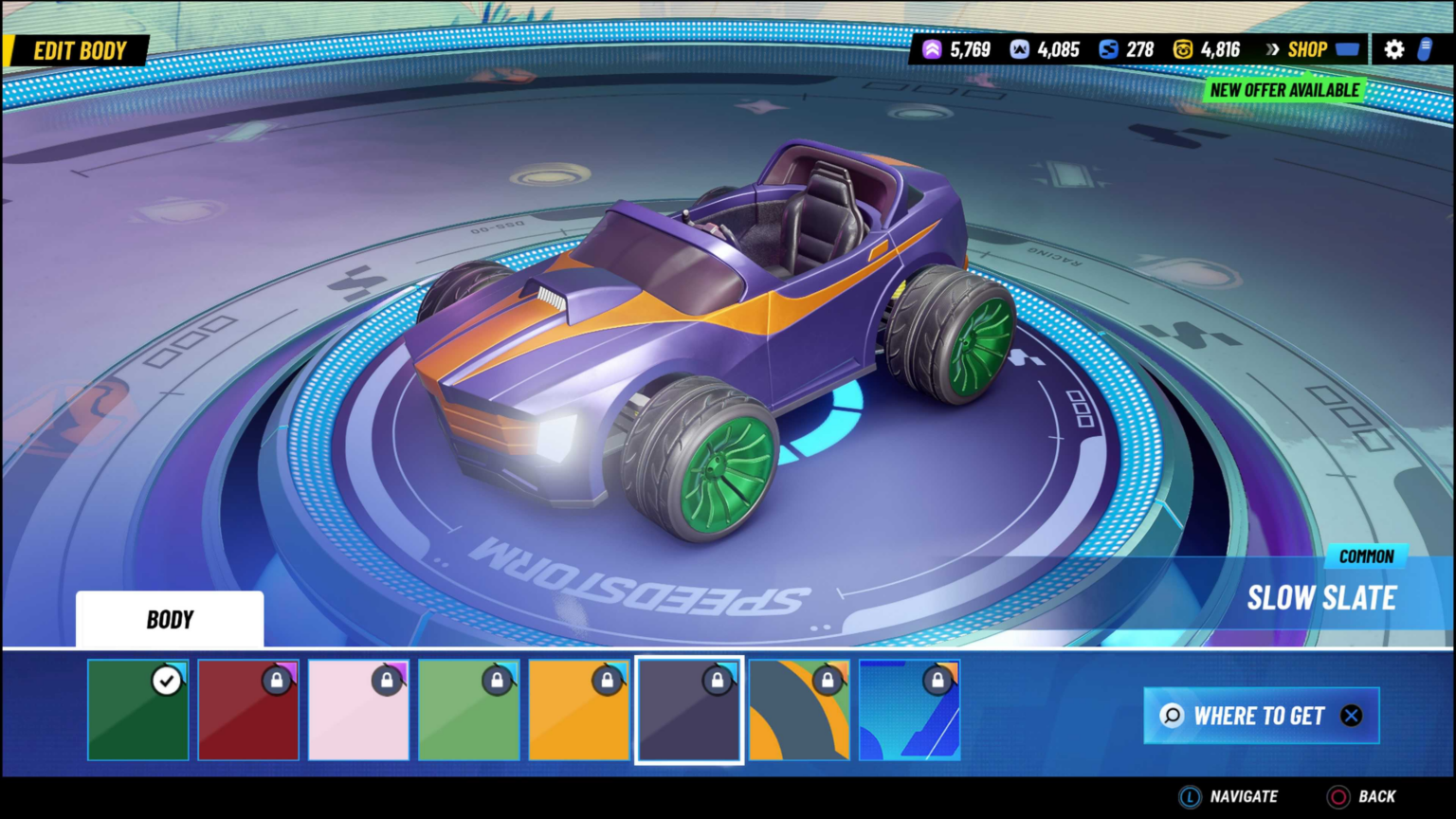The image size is (1456, 819).
Task: Open the settings gear
Action: pos(1392,48)
